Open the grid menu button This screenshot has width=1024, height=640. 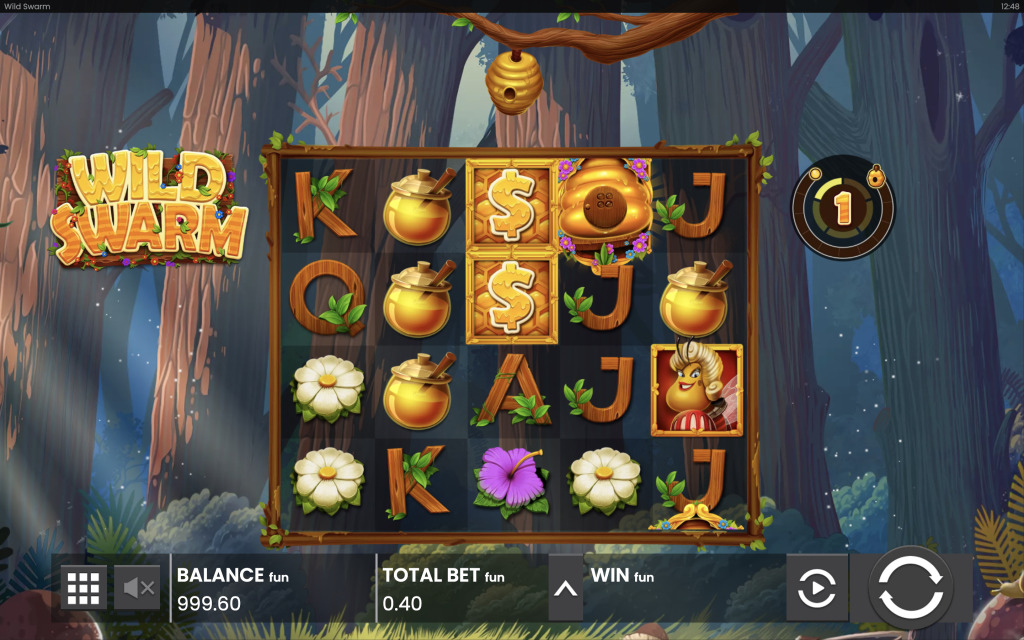84,588
